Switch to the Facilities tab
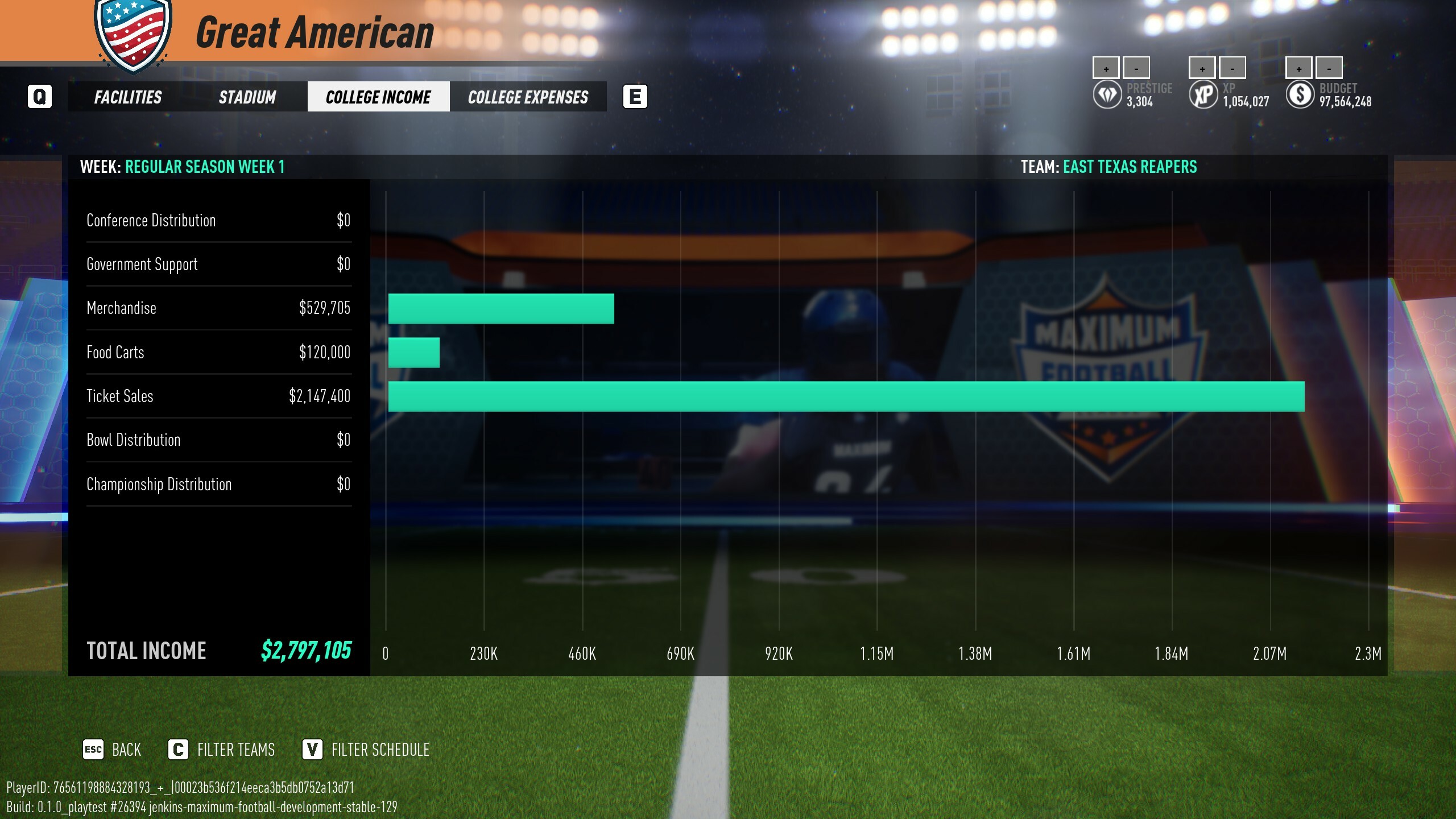This screenshot has height=819, width=1456. point(128,97)
